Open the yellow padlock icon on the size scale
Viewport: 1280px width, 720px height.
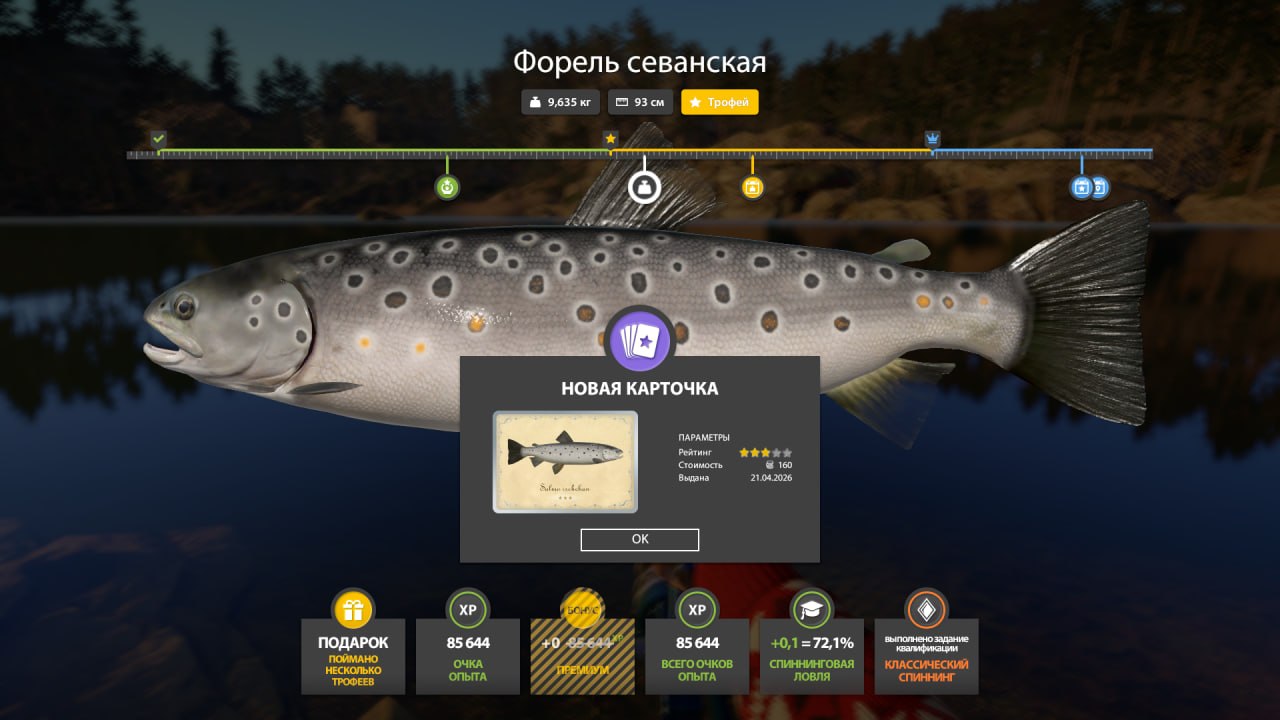[752, 187]
